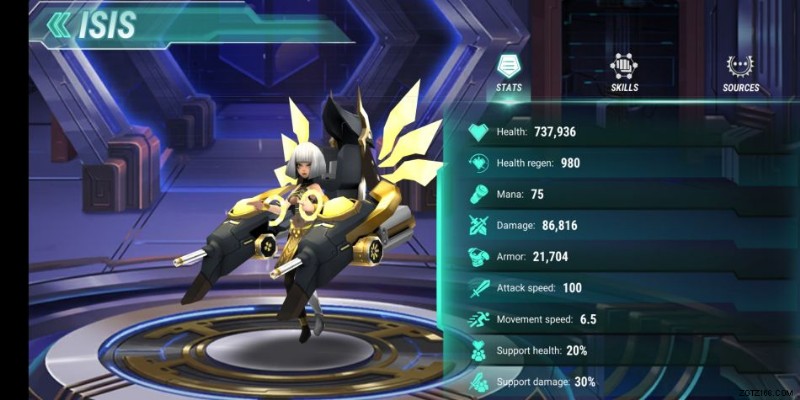Viewport: 800px width, 400px height.
Task: Go back using the ISIS arrow button
Action: [62, 25]
